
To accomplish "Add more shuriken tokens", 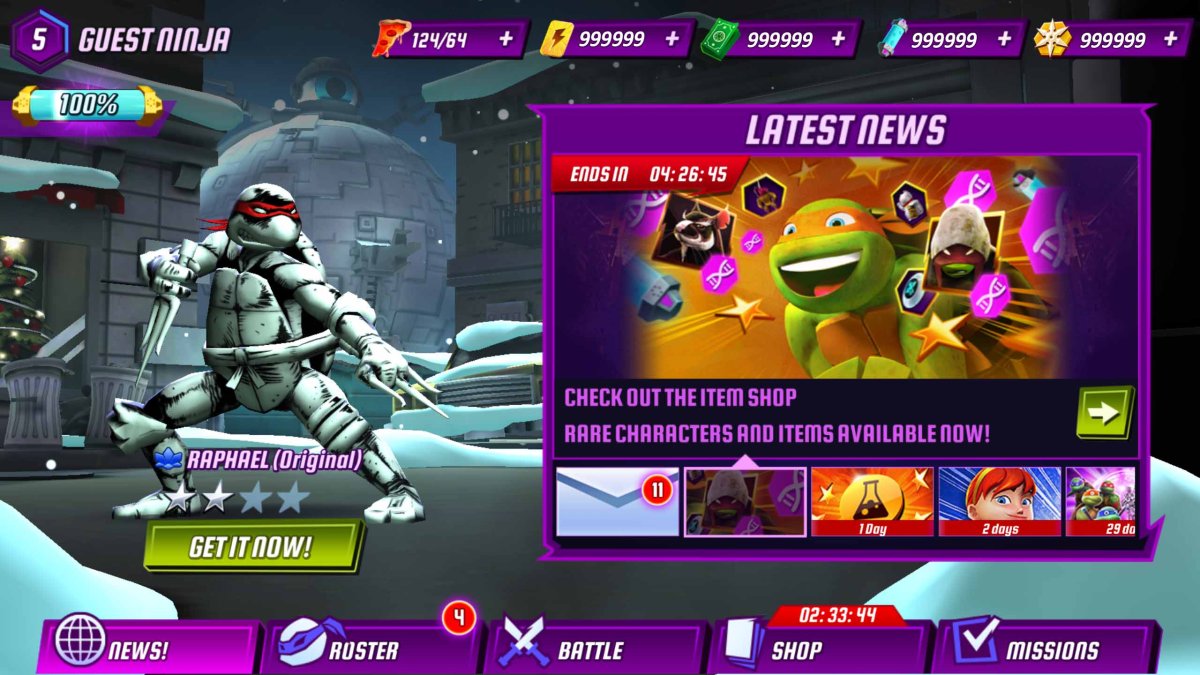I will click(1171, 39).
